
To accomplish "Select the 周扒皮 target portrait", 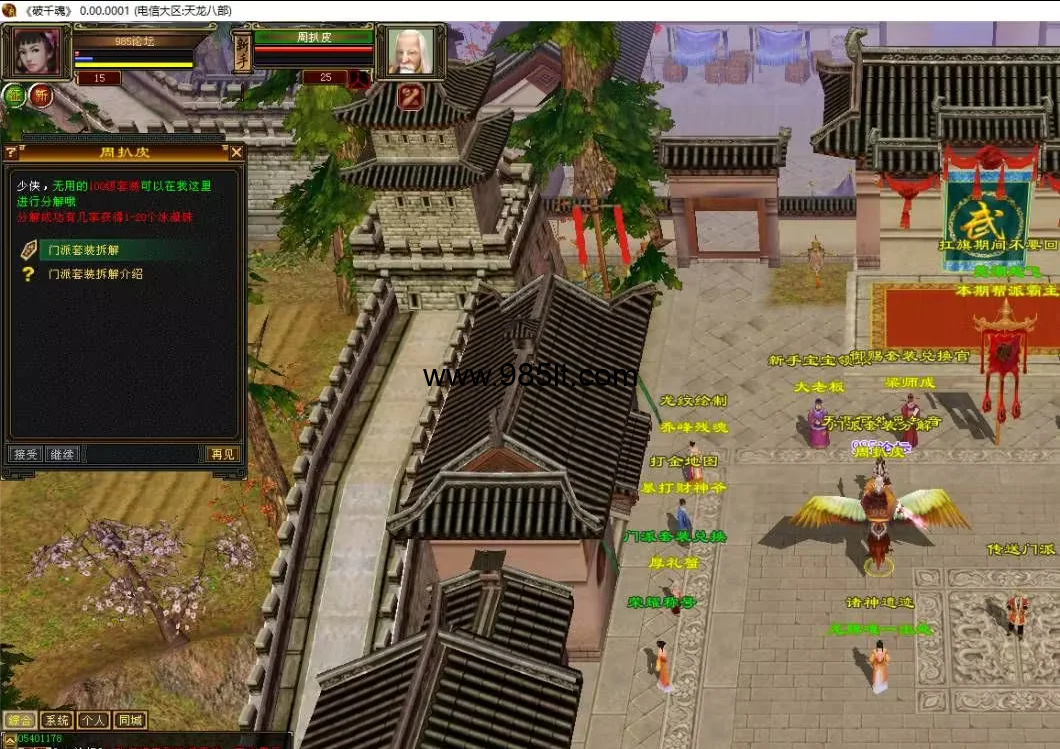I will (x=411, y=50).
